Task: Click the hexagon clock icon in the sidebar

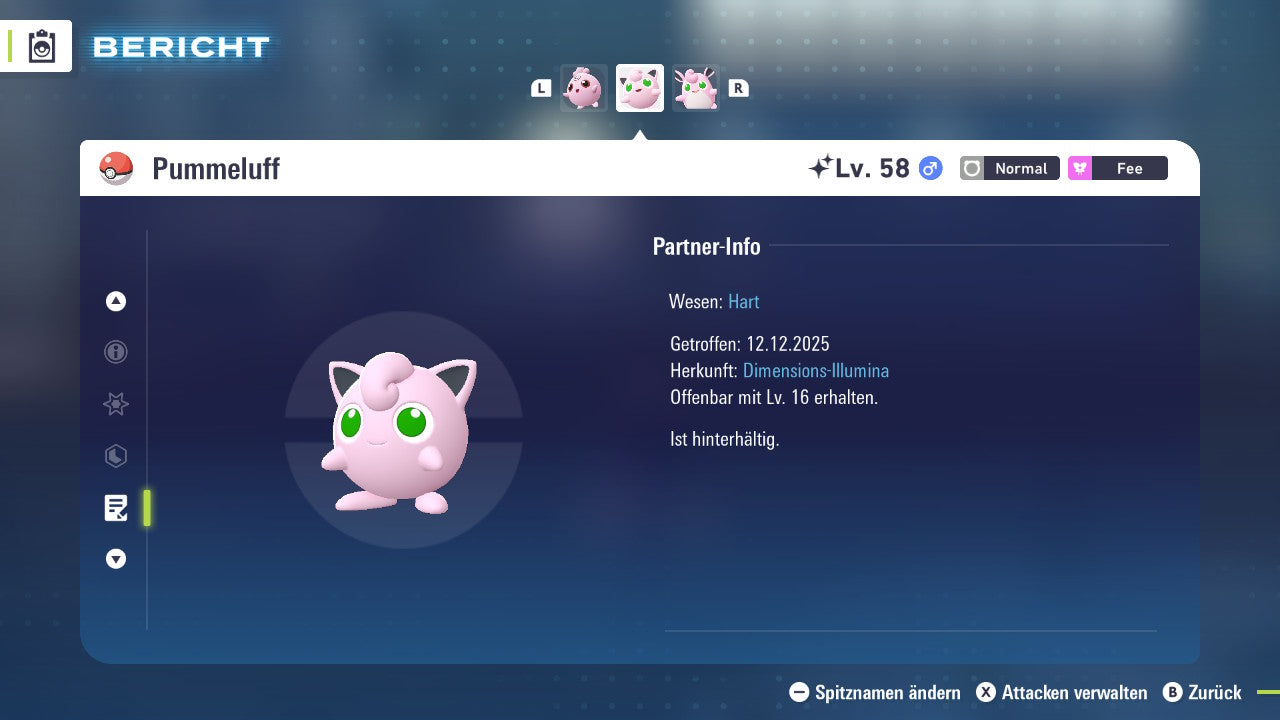Action: pyautogui.click(x=115, y=456)
